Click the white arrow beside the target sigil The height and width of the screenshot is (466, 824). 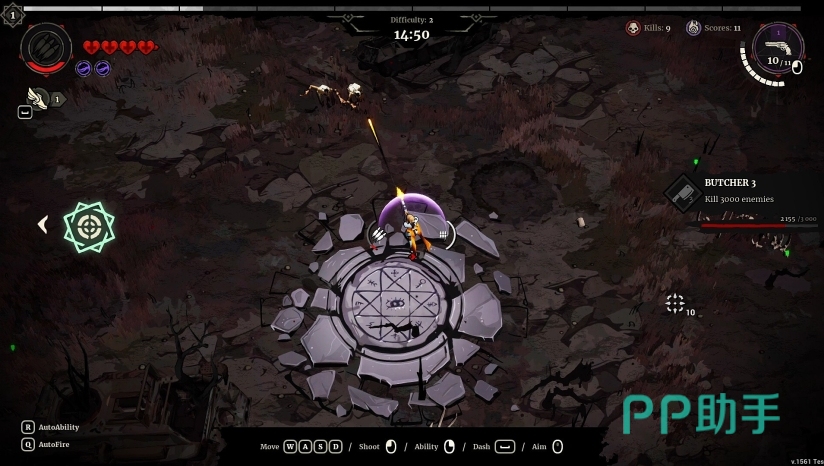click(x=43, y=225)
